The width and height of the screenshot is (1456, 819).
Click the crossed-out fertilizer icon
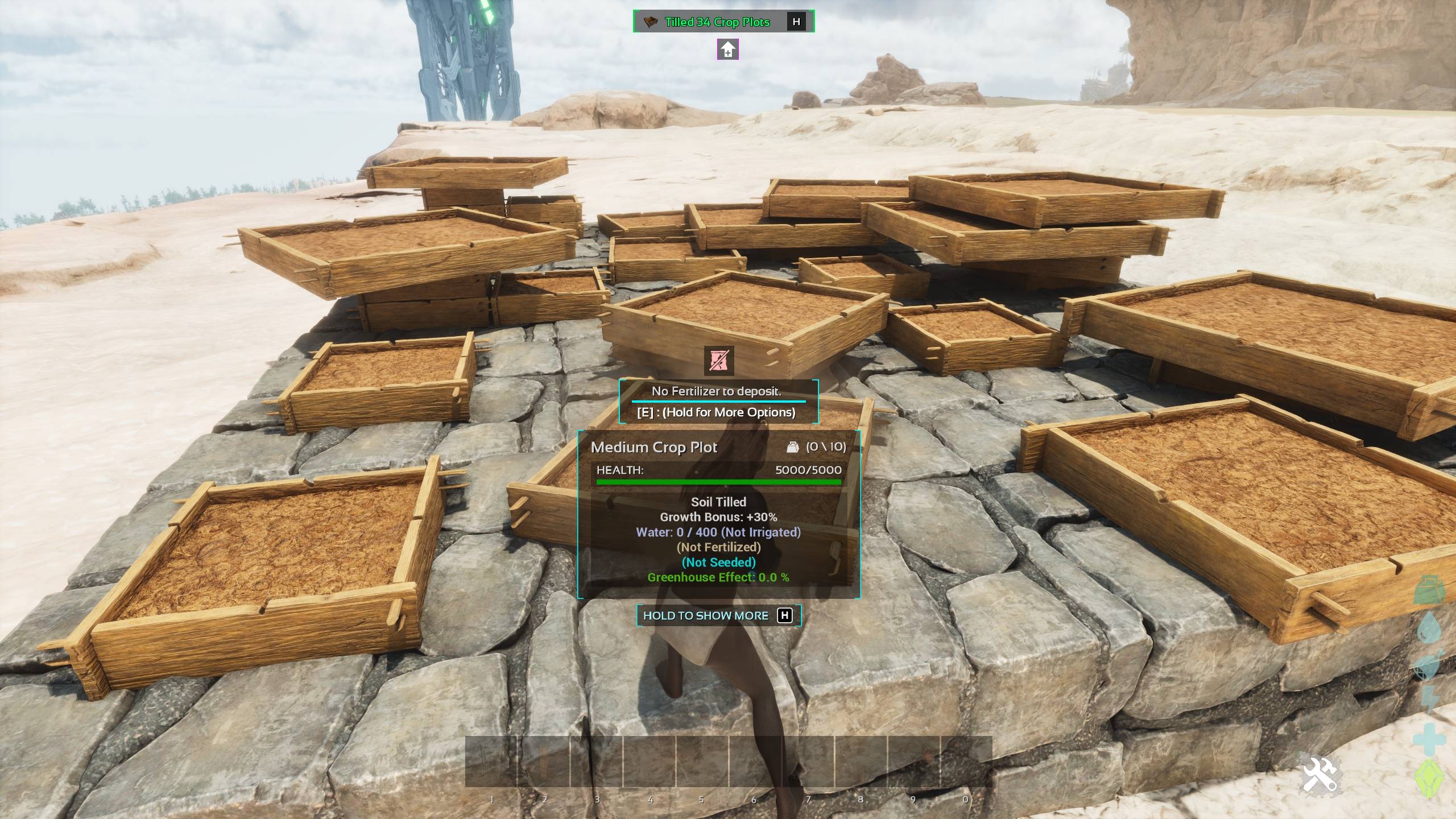click(x=719, y=361)
